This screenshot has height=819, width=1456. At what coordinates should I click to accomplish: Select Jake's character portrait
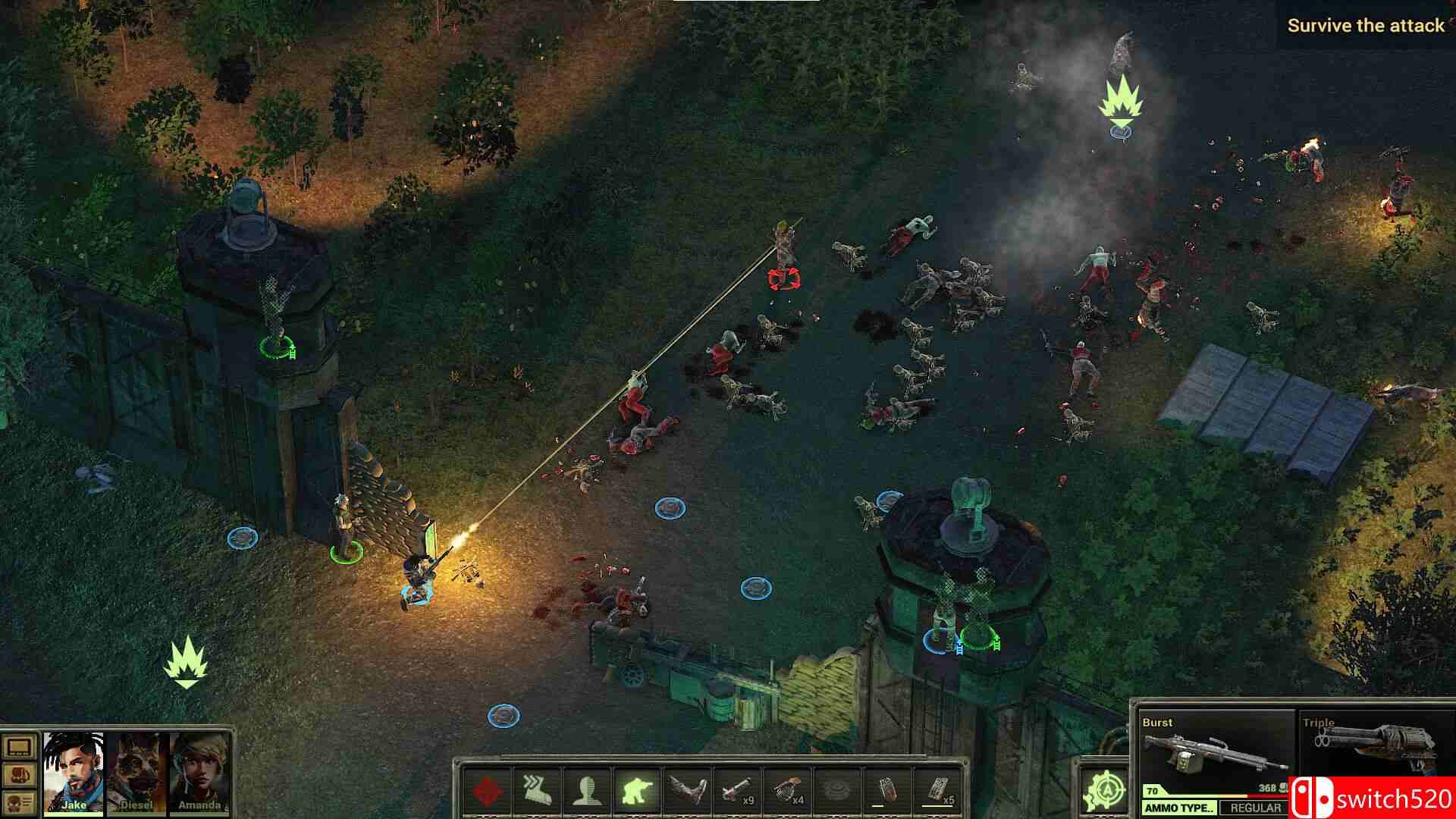[72, 773]
